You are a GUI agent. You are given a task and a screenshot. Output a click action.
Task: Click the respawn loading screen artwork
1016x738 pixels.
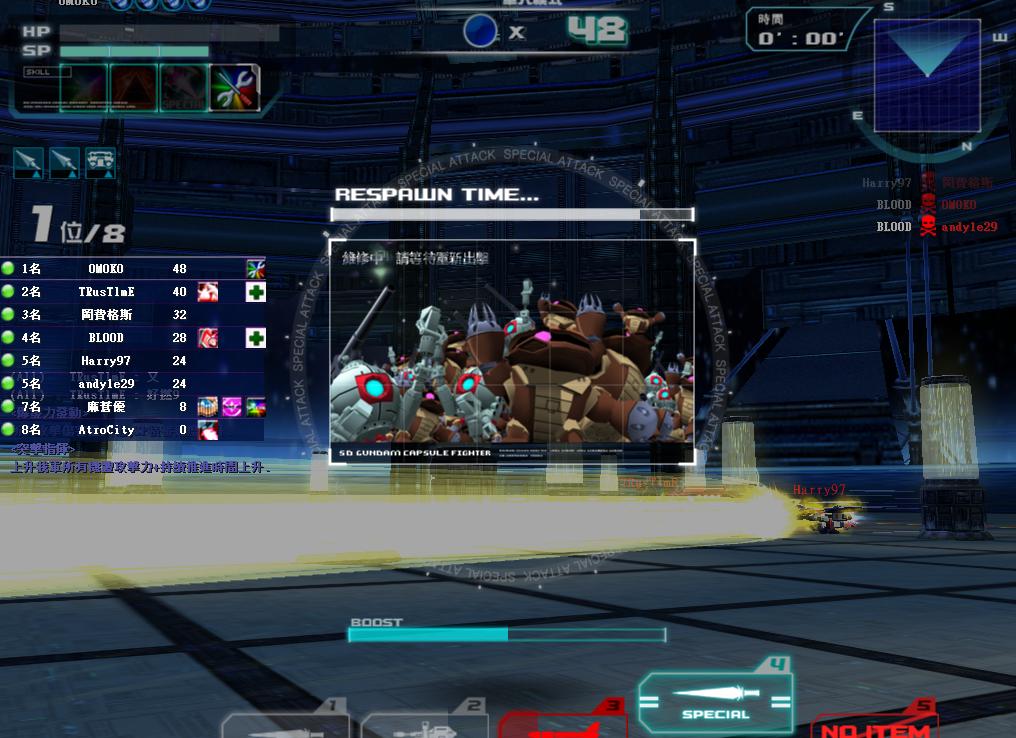[x=512, y=350]
